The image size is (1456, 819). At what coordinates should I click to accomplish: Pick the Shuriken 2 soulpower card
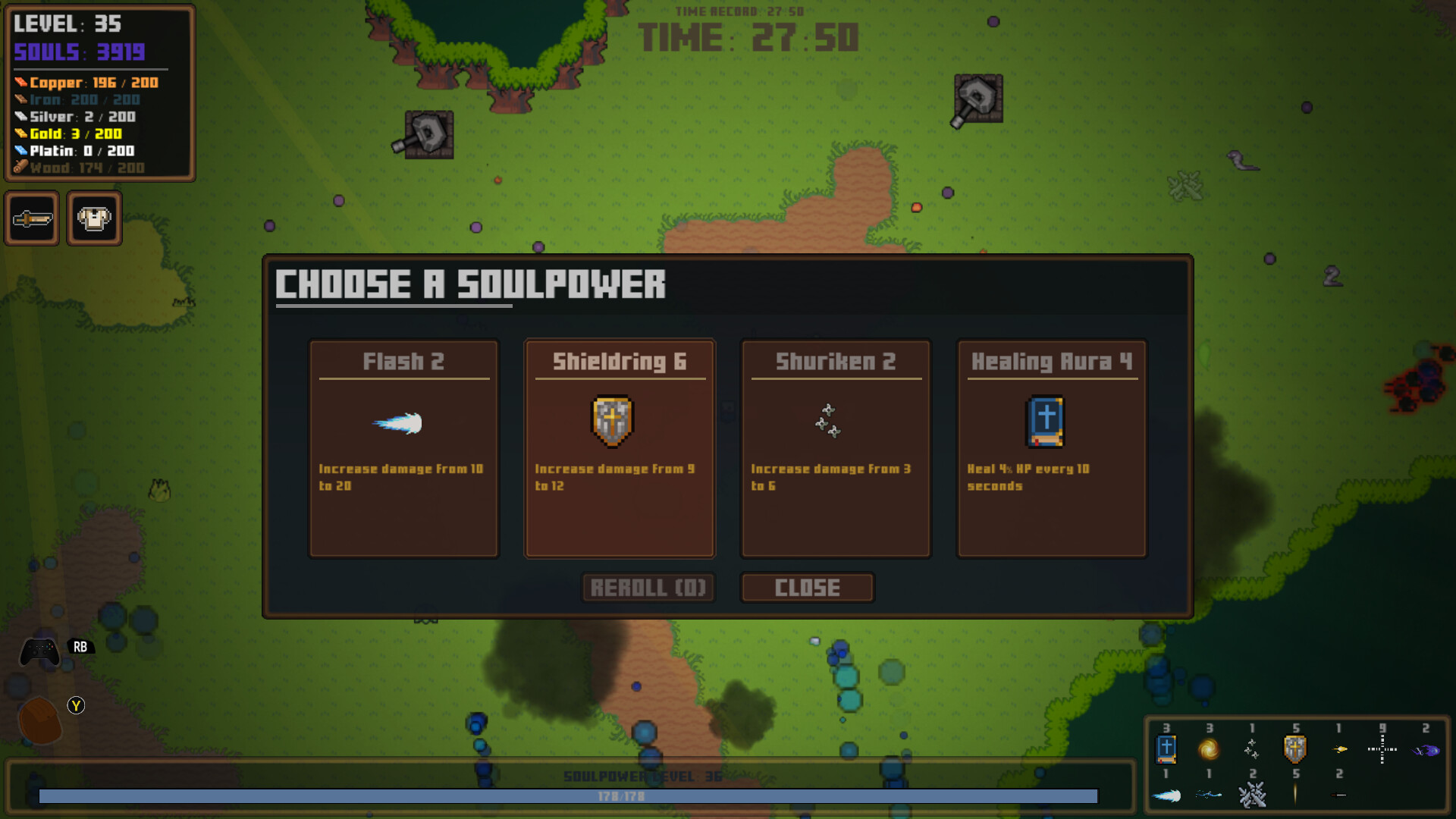tap(836, 449)
